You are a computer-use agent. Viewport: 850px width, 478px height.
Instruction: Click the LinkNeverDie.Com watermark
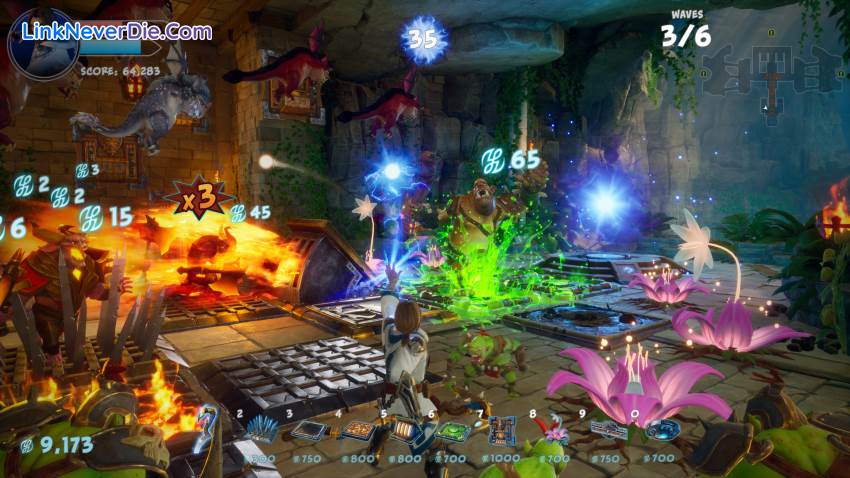[117, 32]
